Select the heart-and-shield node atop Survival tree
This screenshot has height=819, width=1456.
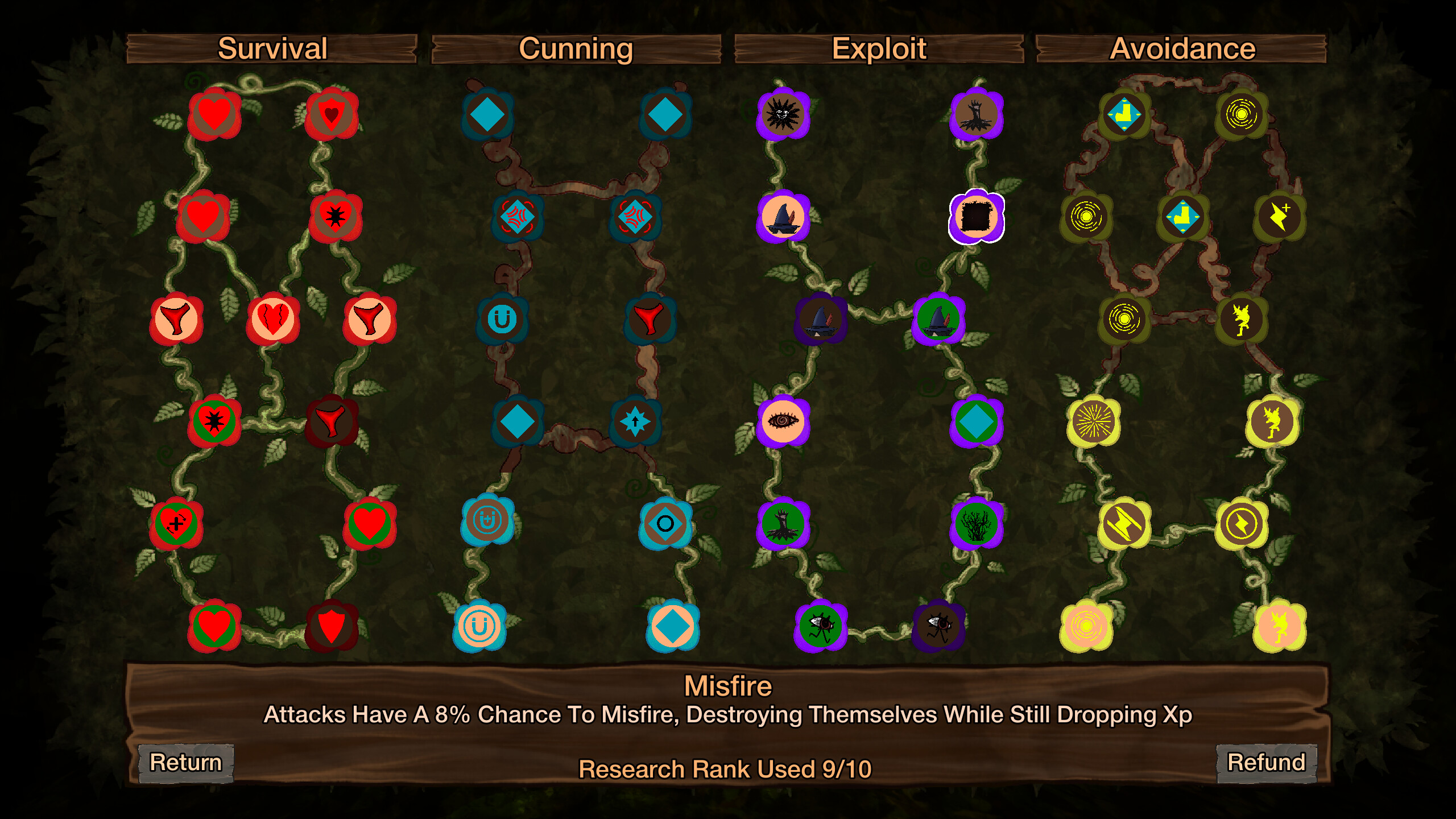(x=331, y=112)
